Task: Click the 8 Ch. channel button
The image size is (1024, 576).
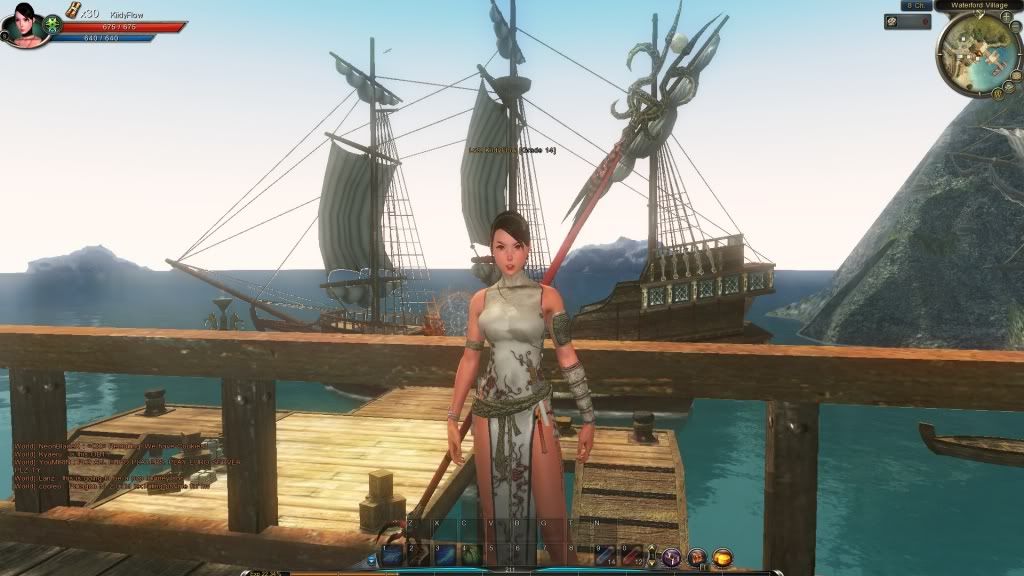Action: (x=915, y=5)
